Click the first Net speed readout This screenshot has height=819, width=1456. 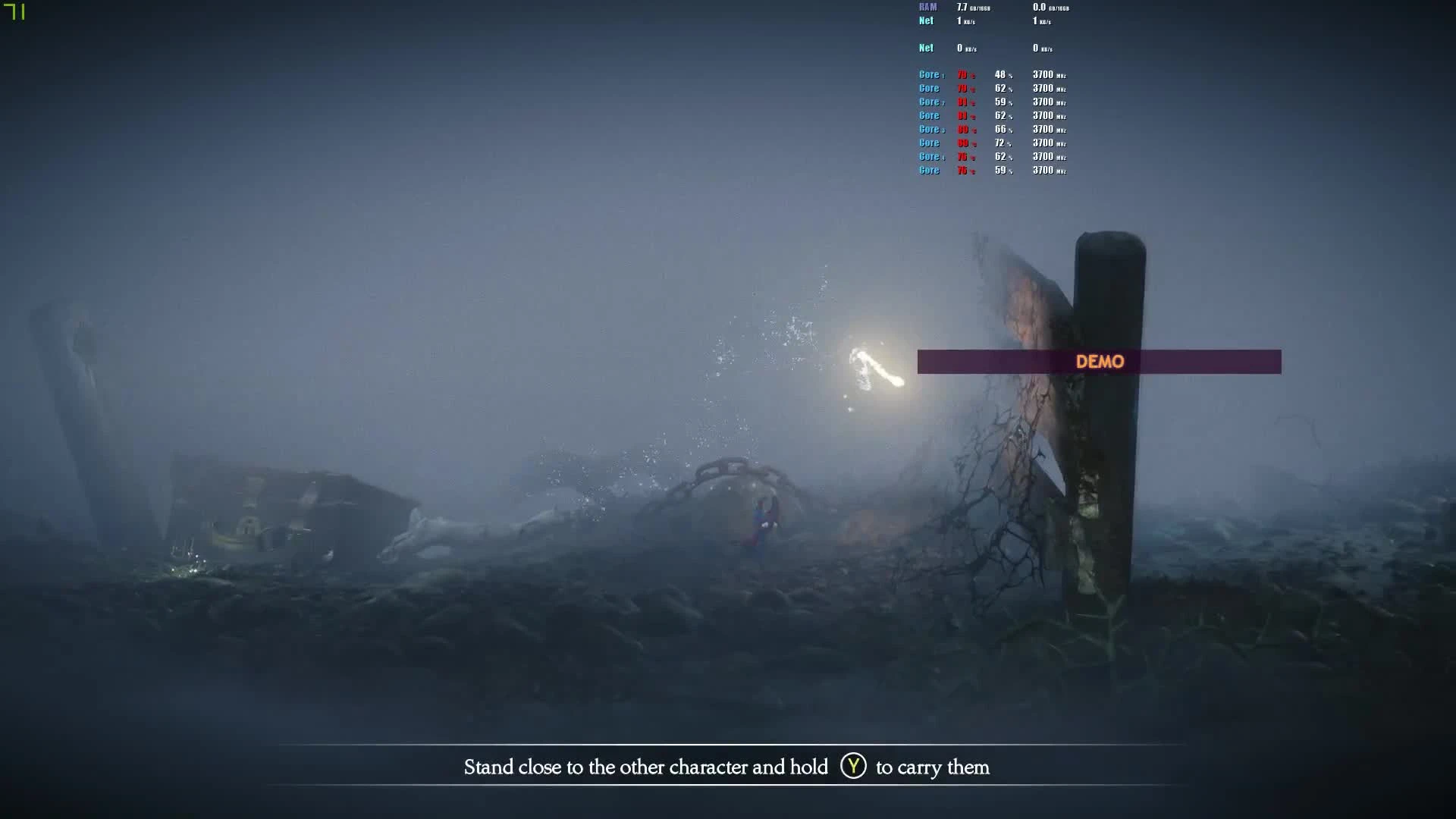[x=962, y=20]
